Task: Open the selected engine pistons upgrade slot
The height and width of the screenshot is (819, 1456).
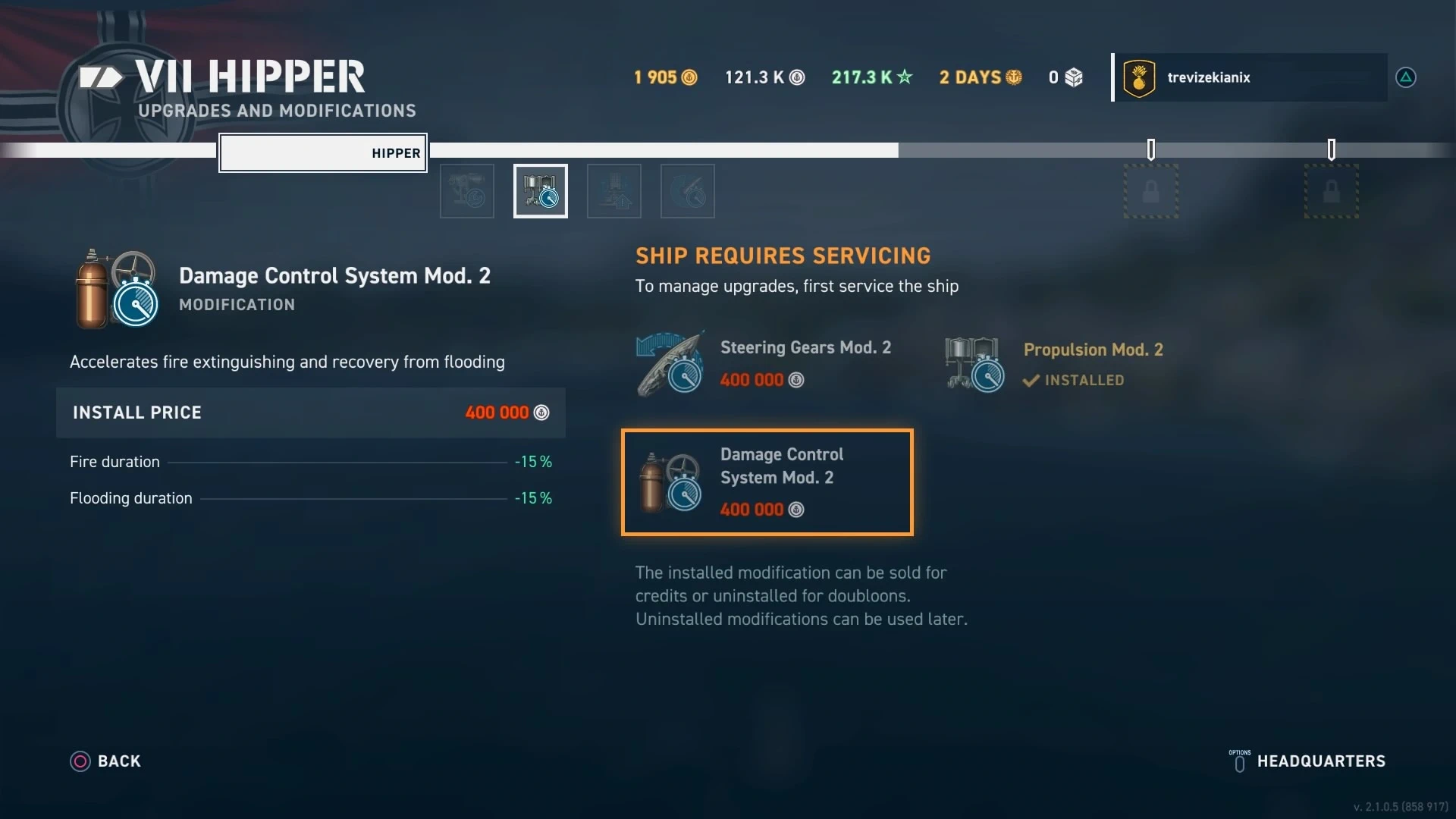Action: click(541, 191)
